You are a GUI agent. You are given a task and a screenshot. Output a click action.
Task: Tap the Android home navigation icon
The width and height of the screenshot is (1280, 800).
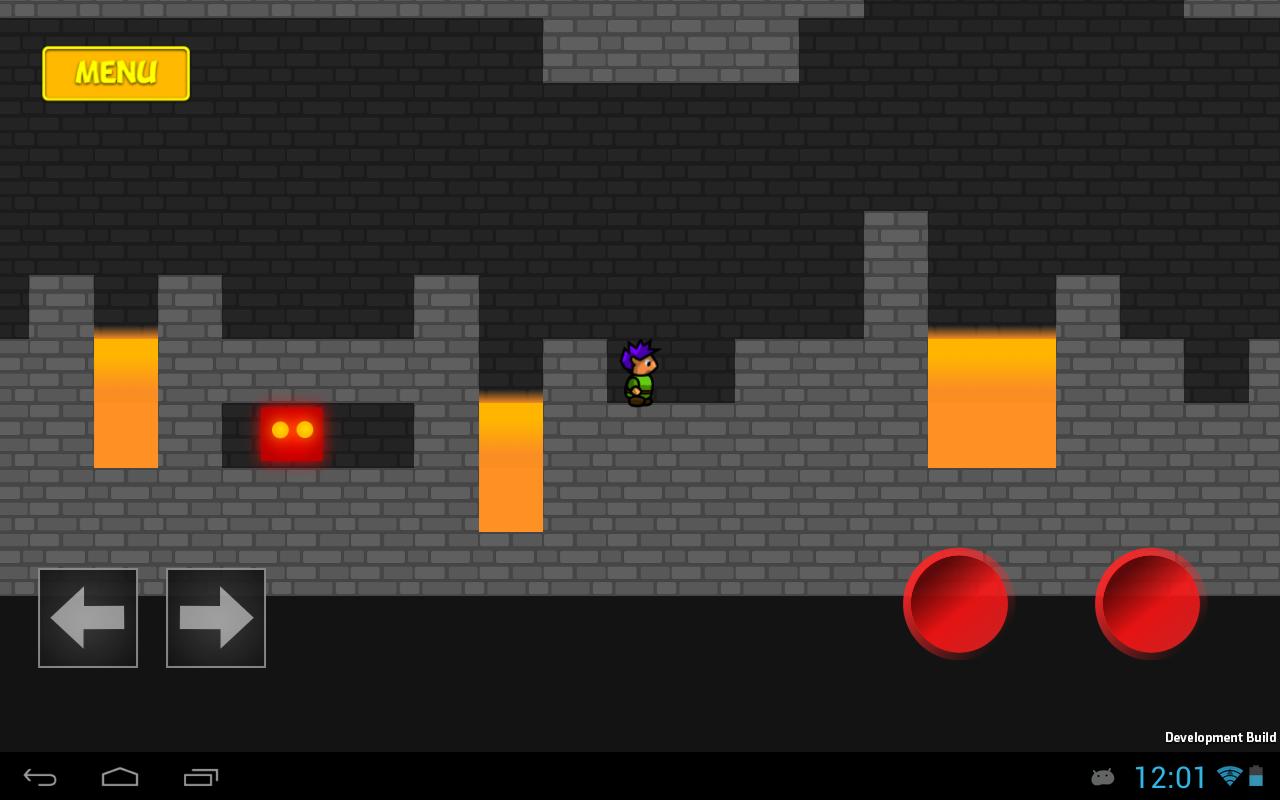tap(120, 778)
